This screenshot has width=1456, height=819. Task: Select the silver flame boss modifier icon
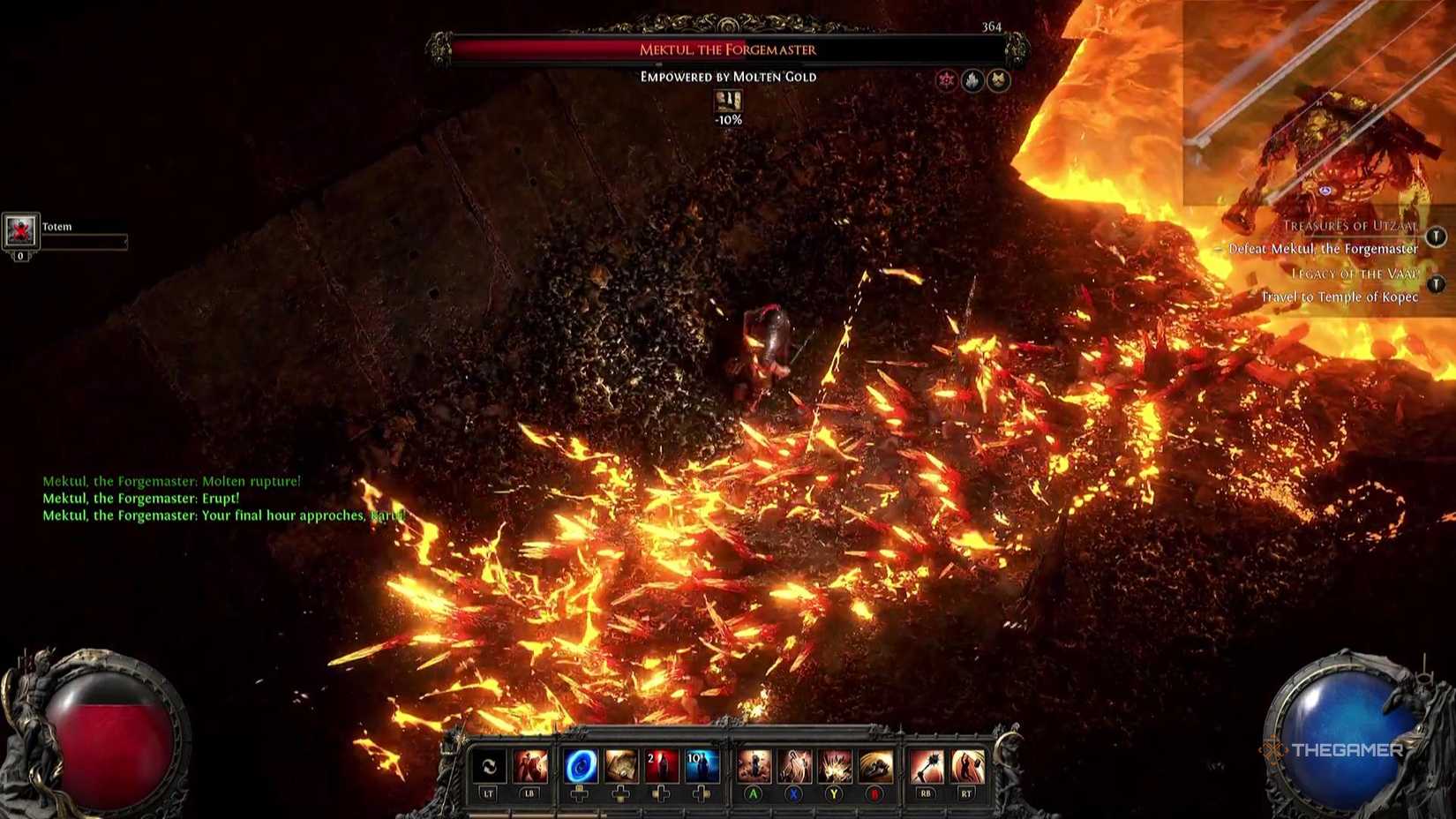tap(973, 79)
